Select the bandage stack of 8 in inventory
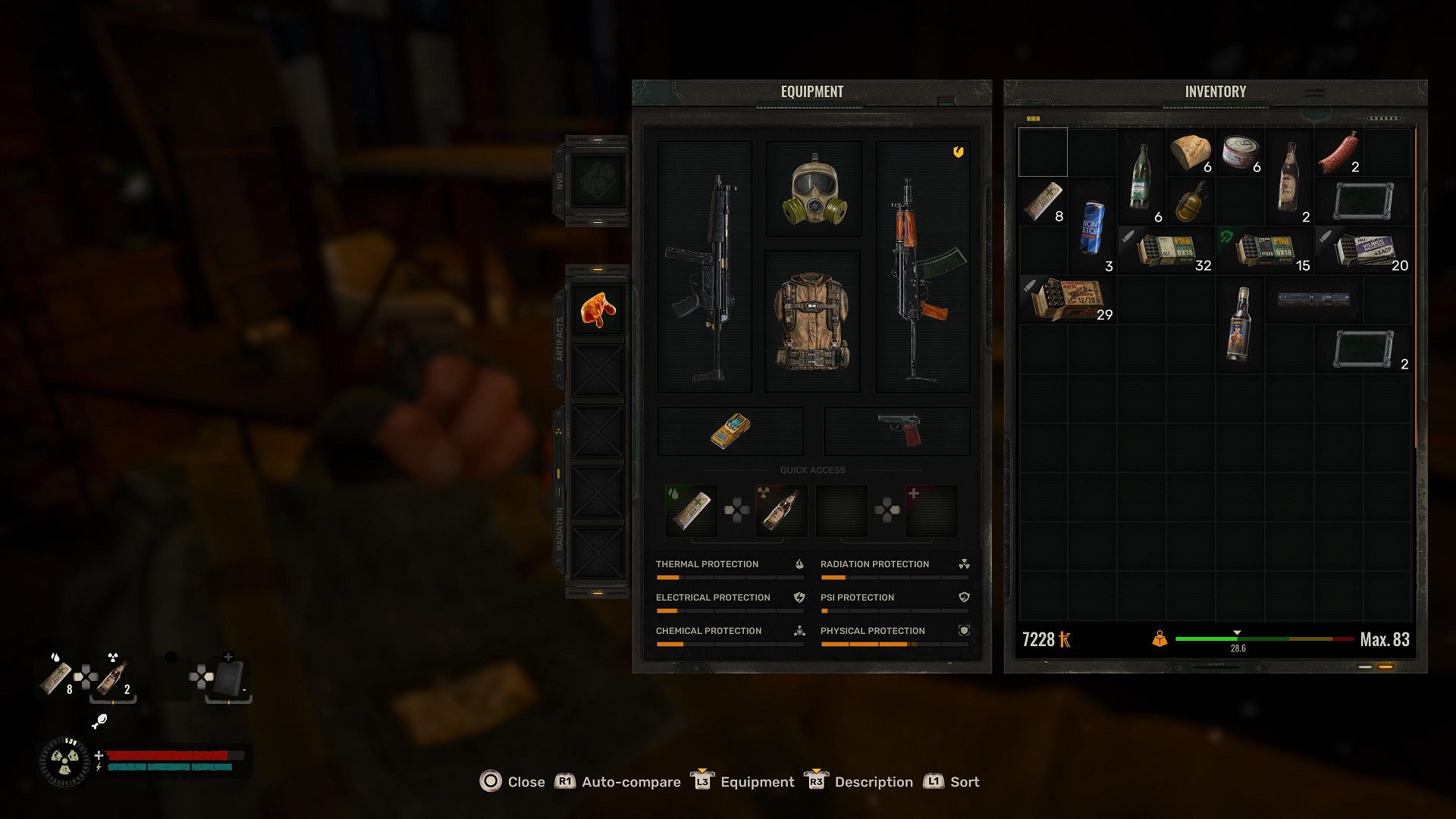1456x819 pixels. click(x=1043, y=202)
